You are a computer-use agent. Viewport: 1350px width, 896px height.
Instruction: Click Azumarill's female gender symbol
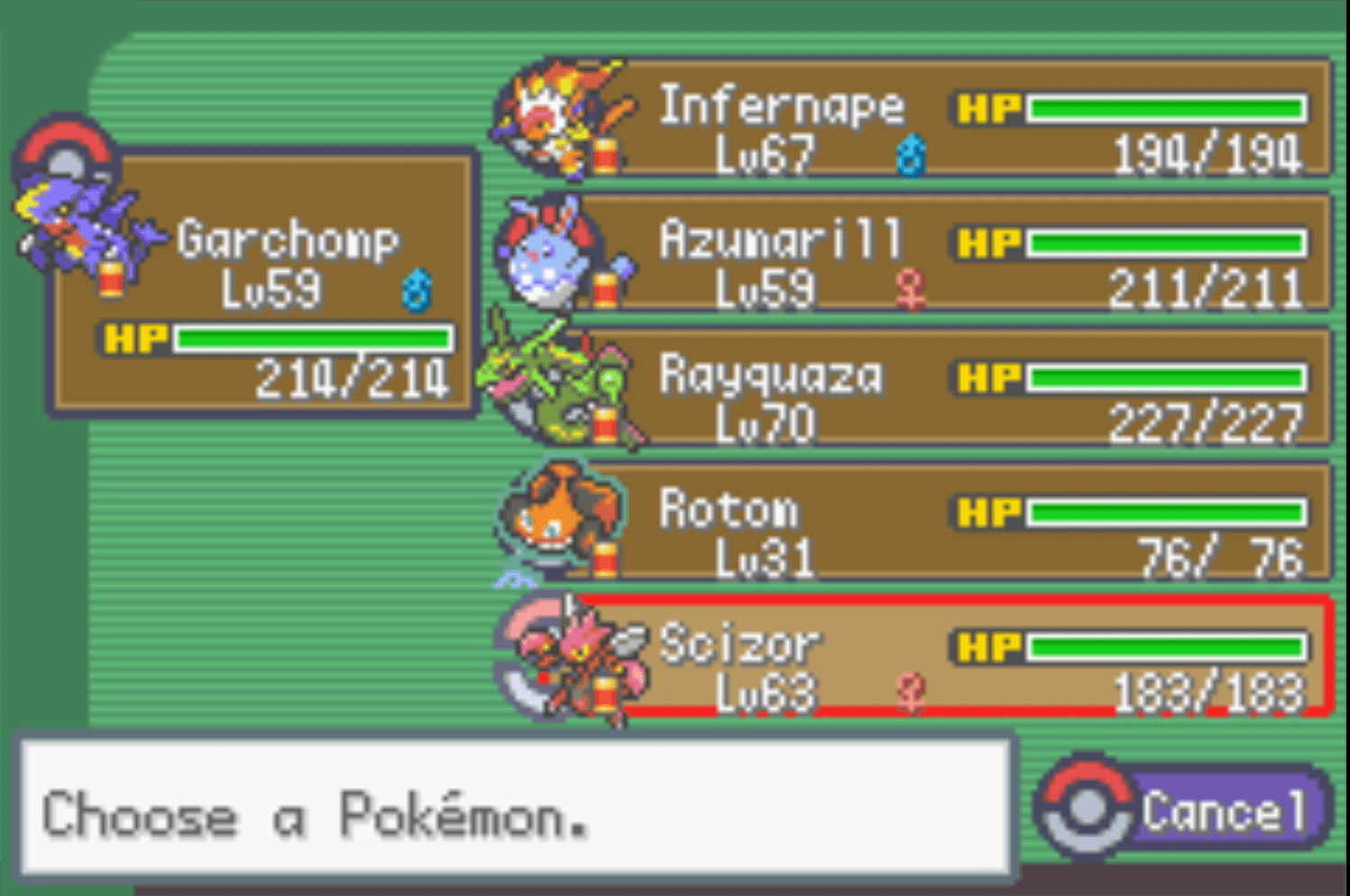(x=912, y=290)
